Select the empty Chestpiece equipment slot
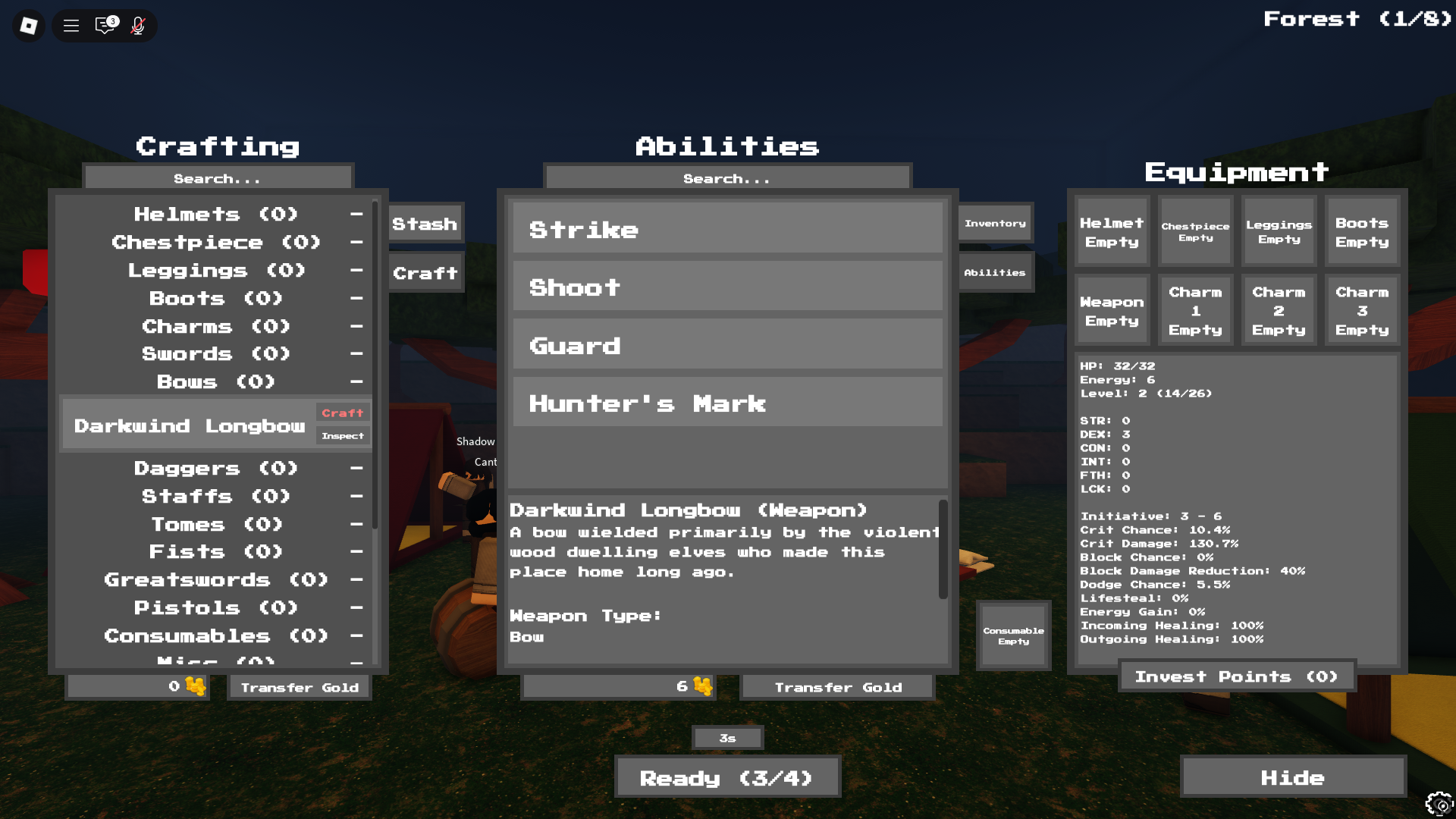Screen dimensions: 1456x819 coord(1195,231)
